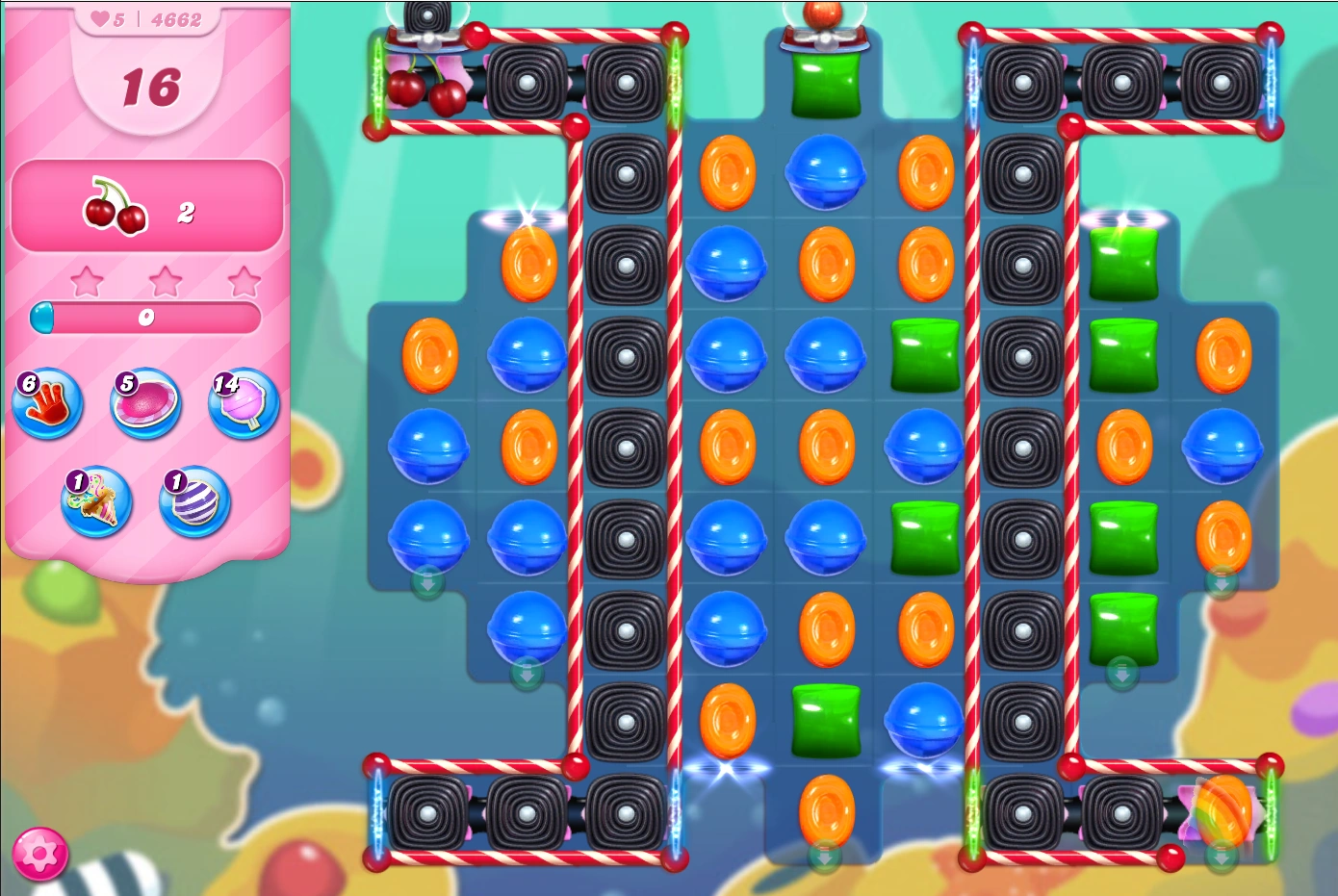Image resolution: width=1338 pixels, height=896 pixels.
Task: Open the settings gear
Action: coord(40,853)
